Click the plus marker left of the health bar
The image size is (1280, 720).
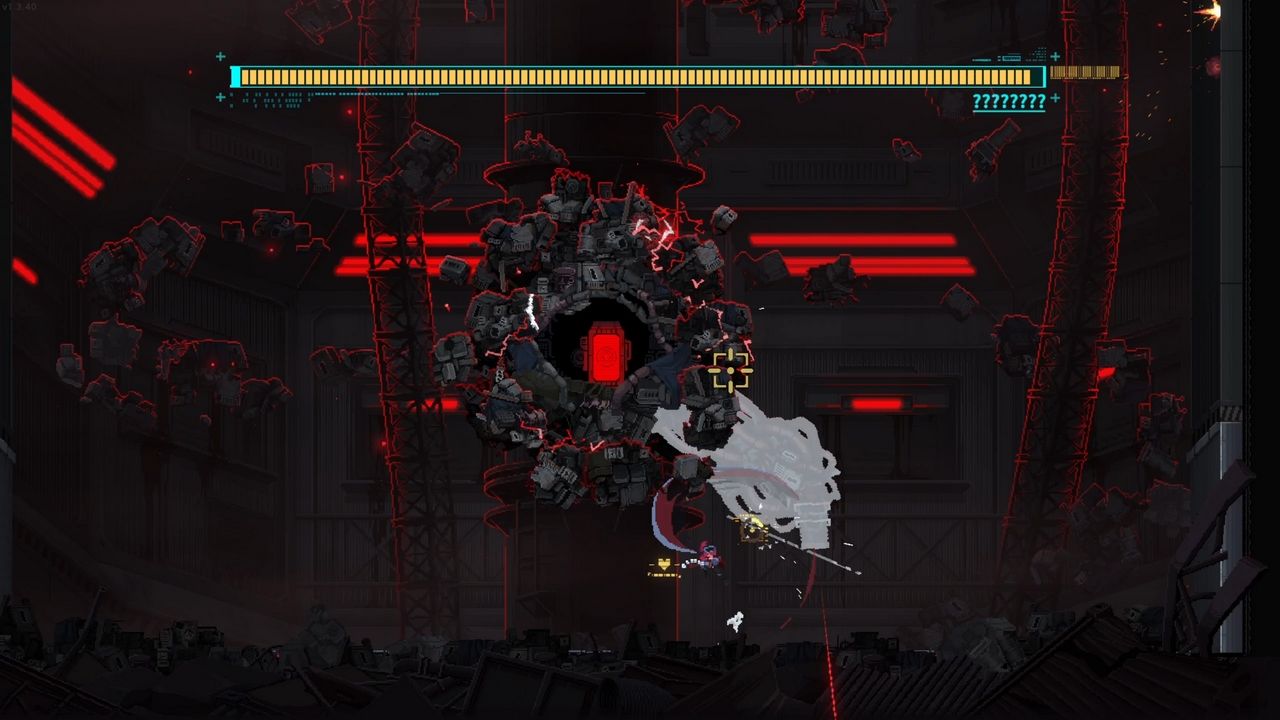(x=221, y=57)
